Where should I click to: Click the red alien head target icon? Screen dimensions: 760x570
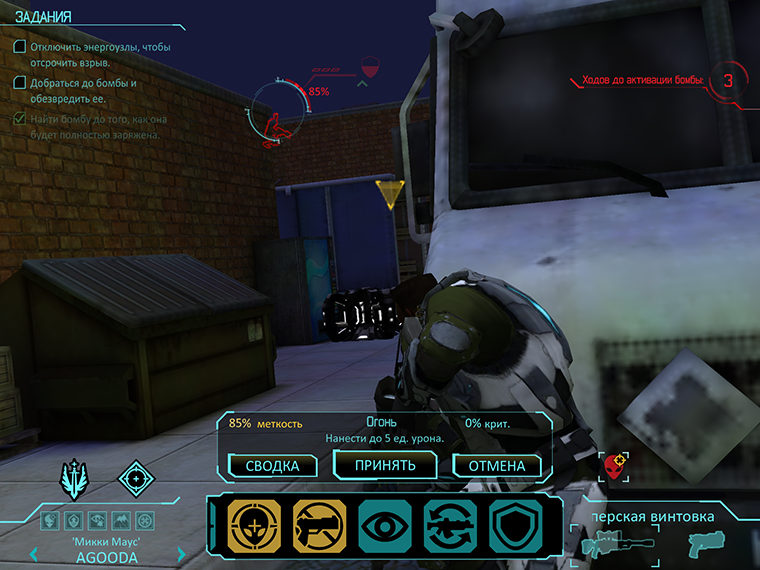point(615,465)
